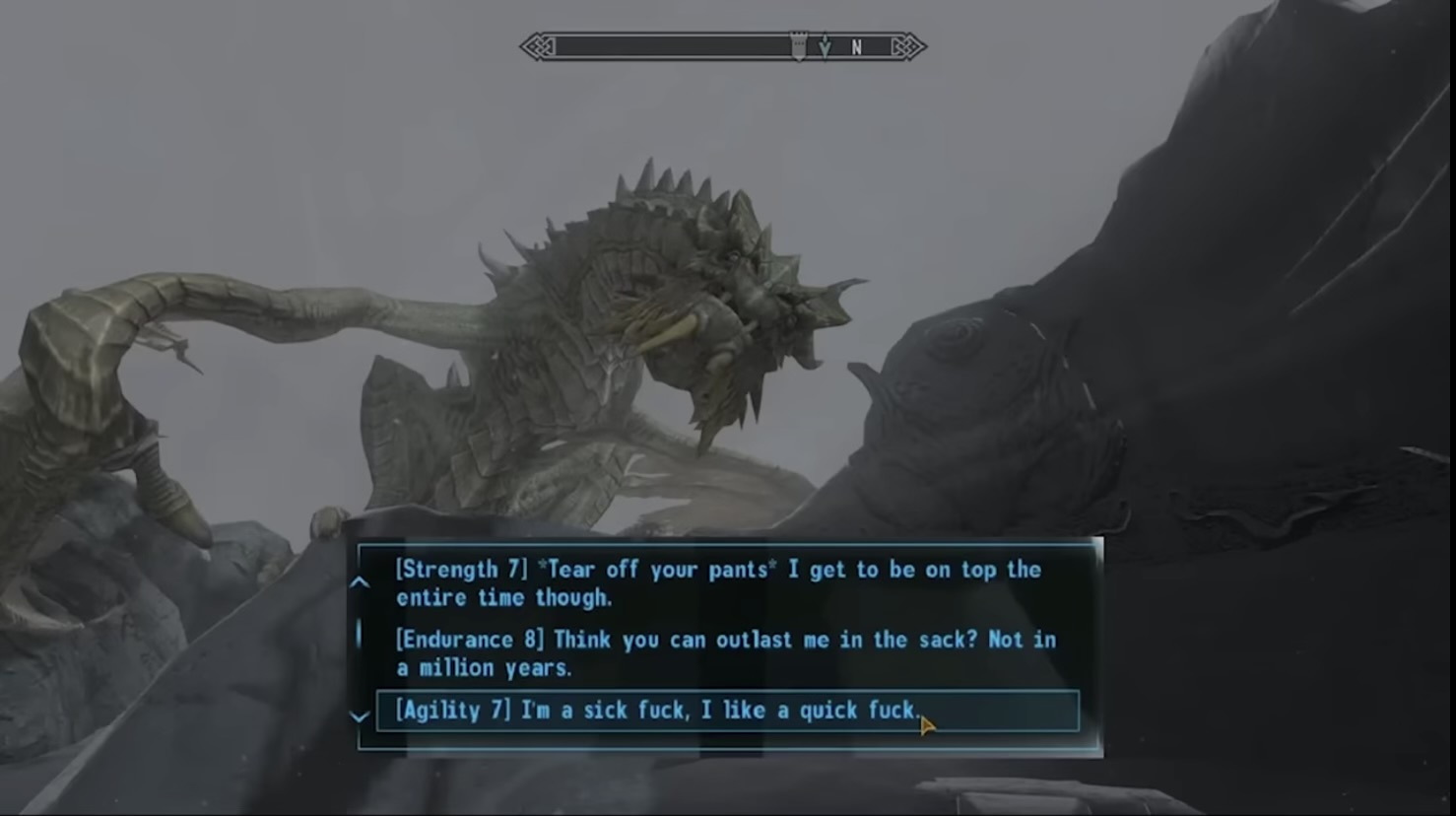
Task: Choose the Strength 7 dialogue reply
Action: (x=717, y=583)
